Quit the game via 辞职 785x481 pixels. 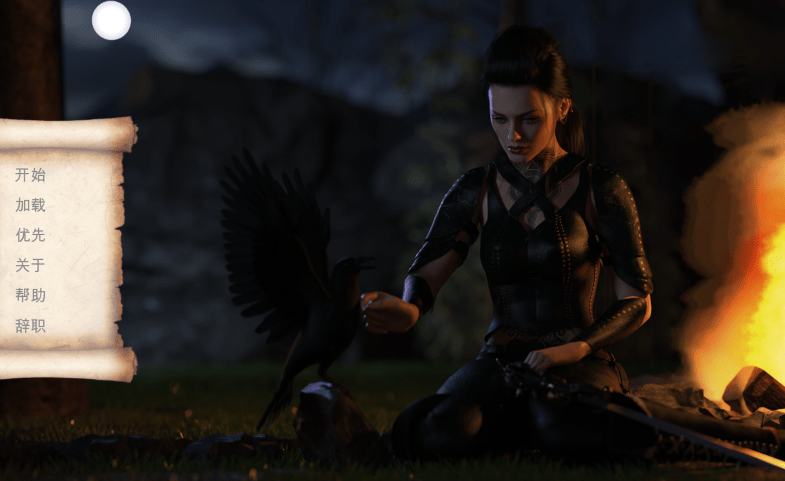(30, 325)
